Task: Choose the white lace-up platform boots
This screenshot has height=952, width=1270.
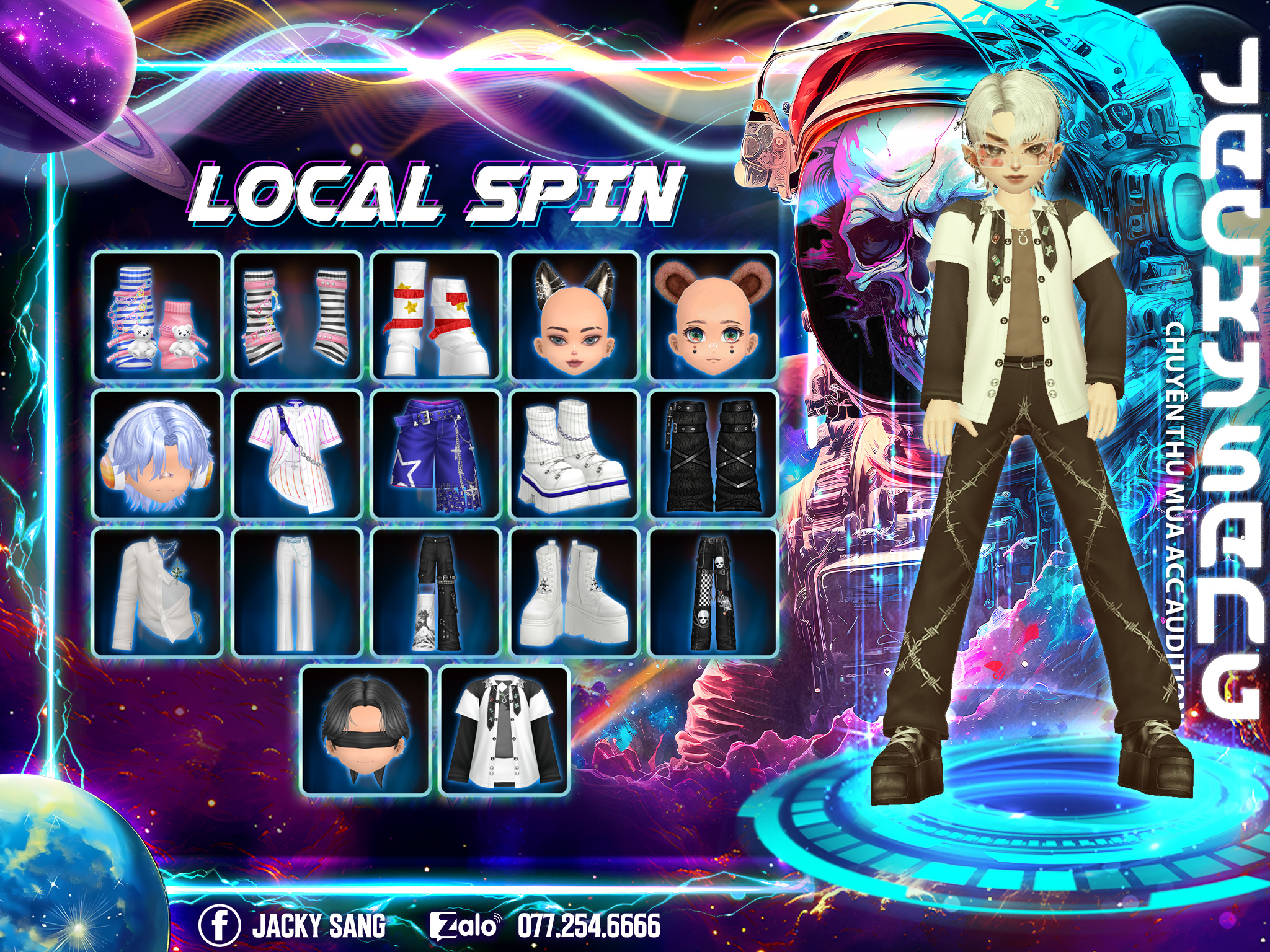Action: (575, 592)
